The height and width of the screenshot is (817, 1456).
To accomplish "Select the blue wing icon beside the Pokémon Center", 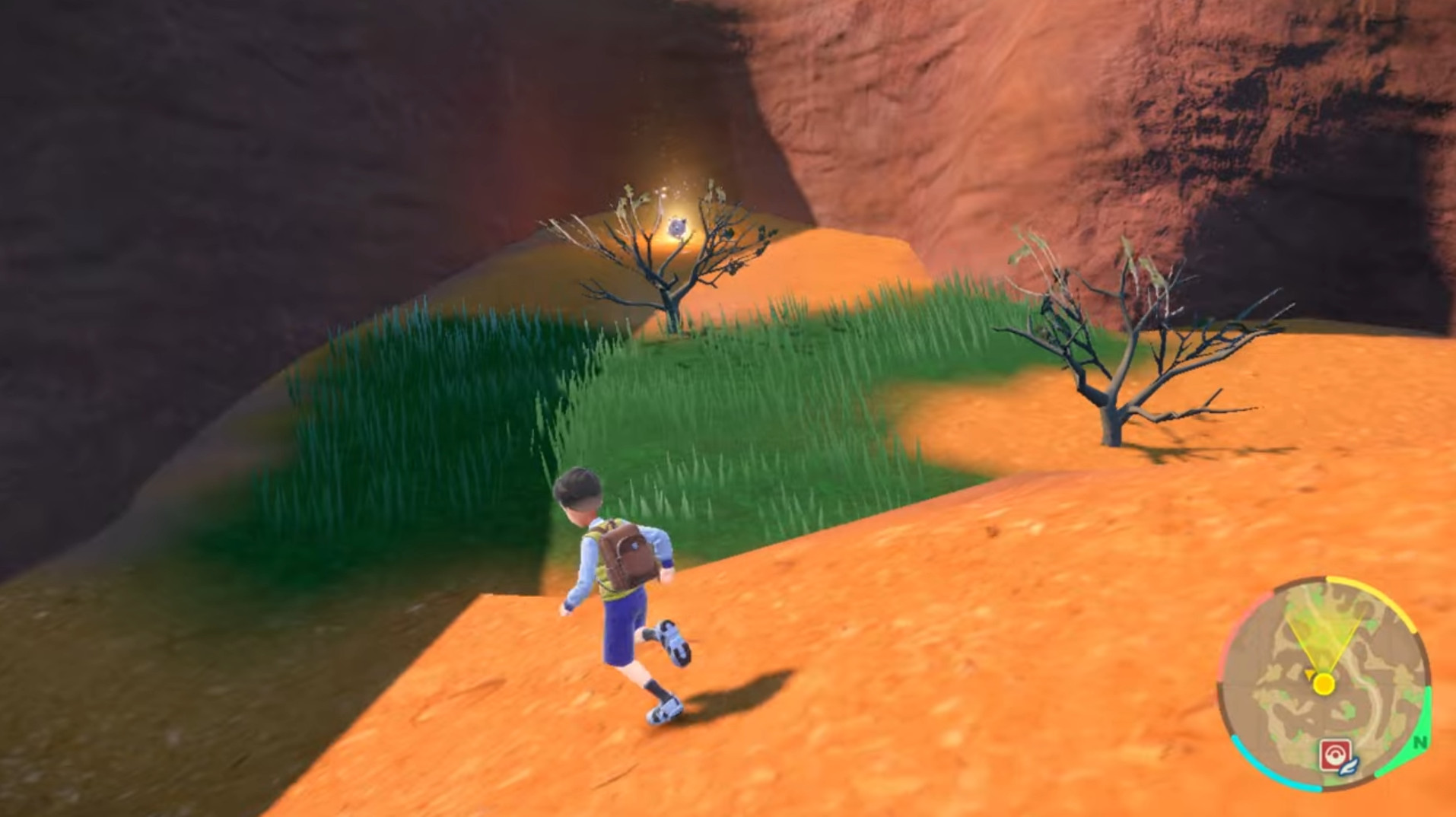I will pos(1348,767).
